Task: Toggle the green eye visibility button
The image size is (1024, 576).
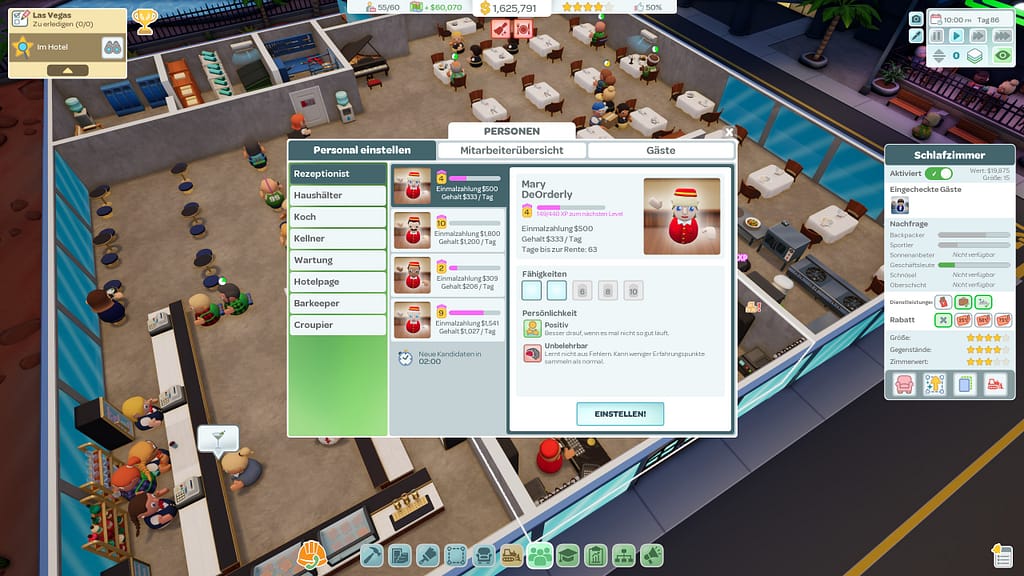Action: pyautogui.click(x=1002, y=56)
